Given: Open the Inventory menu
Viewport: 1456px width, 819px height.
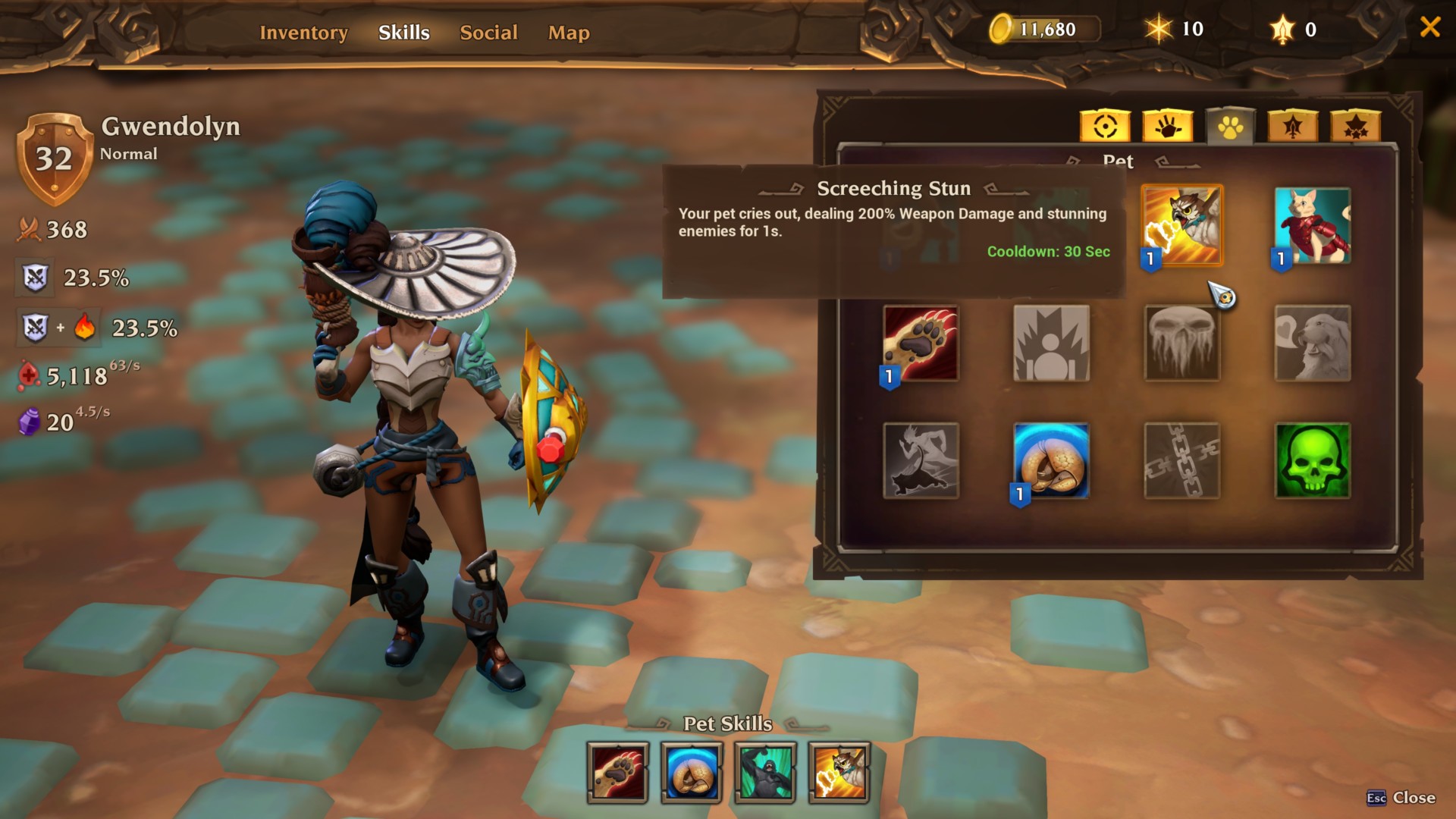Looking at the screenshot, I should [x=303, y=33].
